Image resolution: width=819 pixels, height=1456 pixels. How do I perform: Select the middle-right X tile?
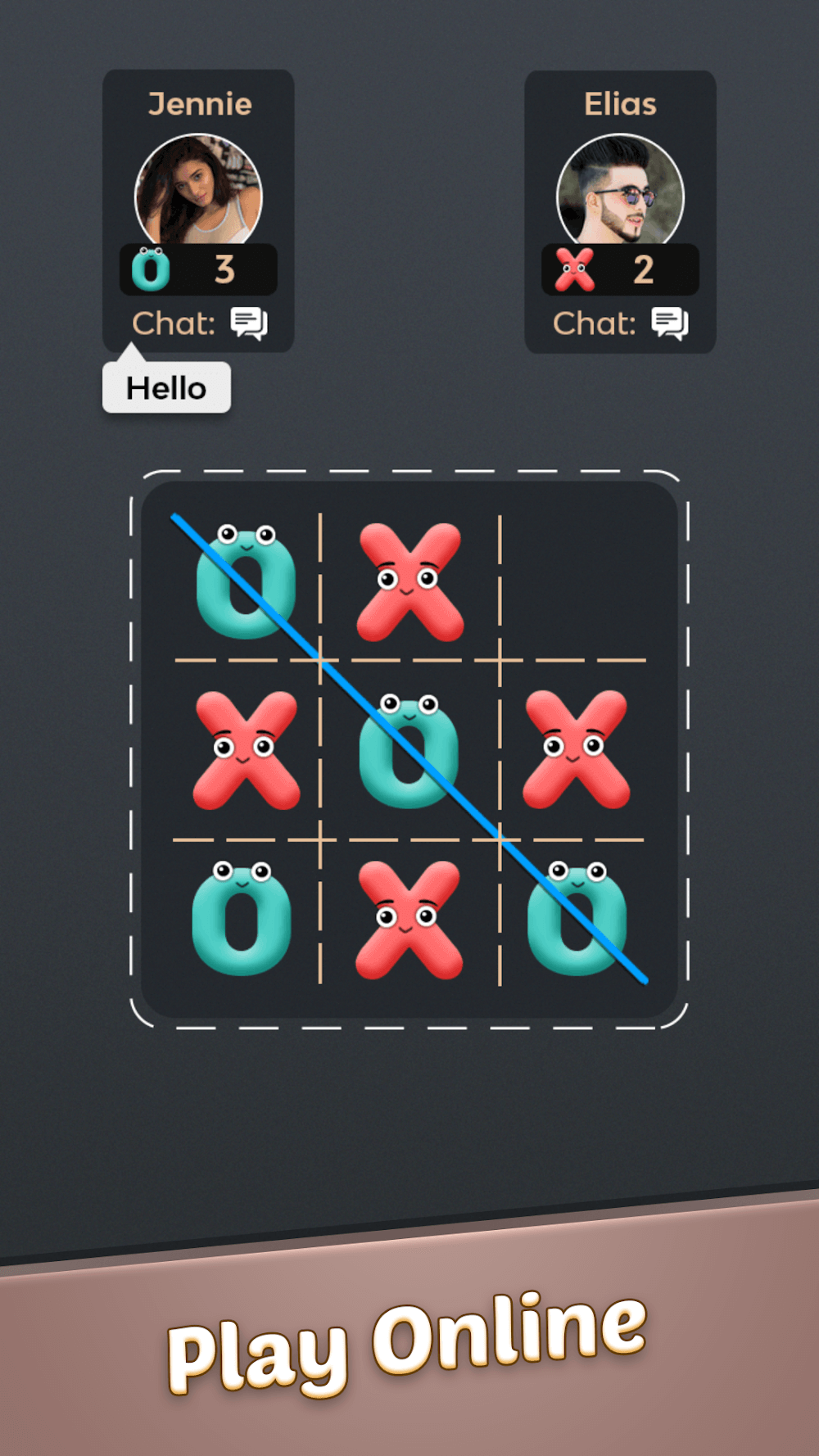point(576,749)
